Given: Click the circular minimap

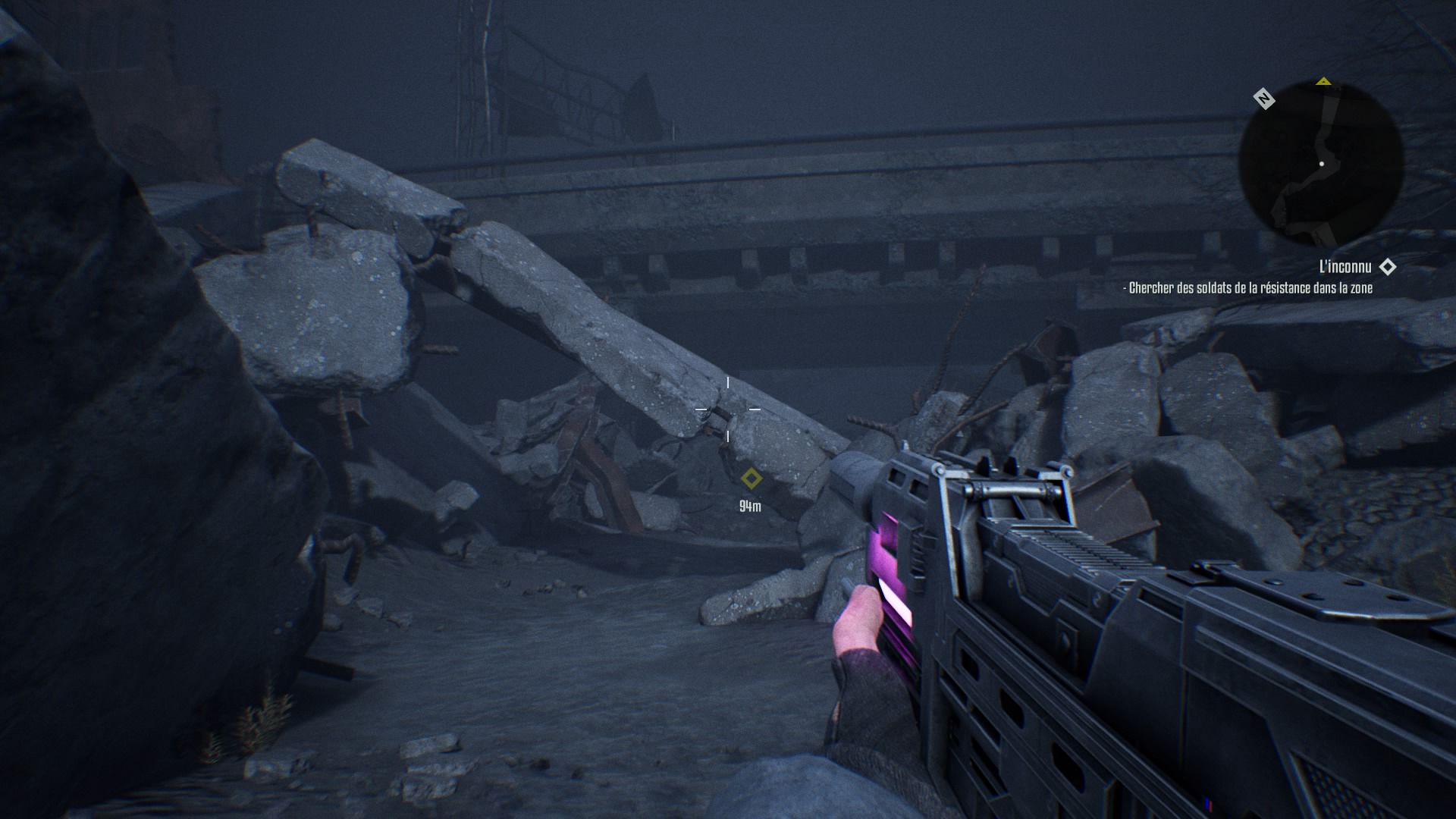Looking at the screenshot, I should (1321, 163).
